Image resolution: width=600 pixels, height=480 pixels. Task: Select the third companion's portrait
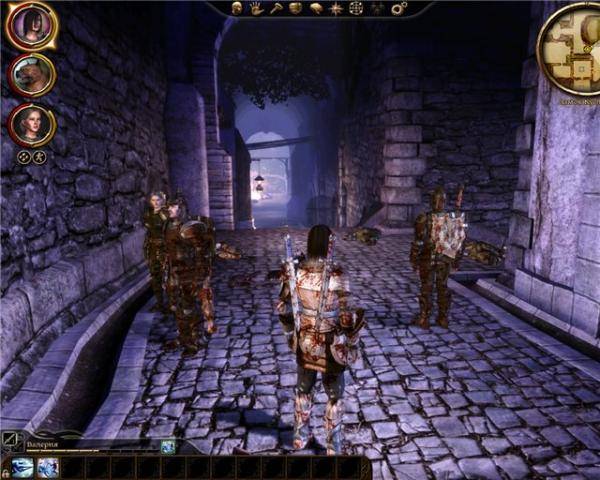pyautogui.click(x=31, y=124)
